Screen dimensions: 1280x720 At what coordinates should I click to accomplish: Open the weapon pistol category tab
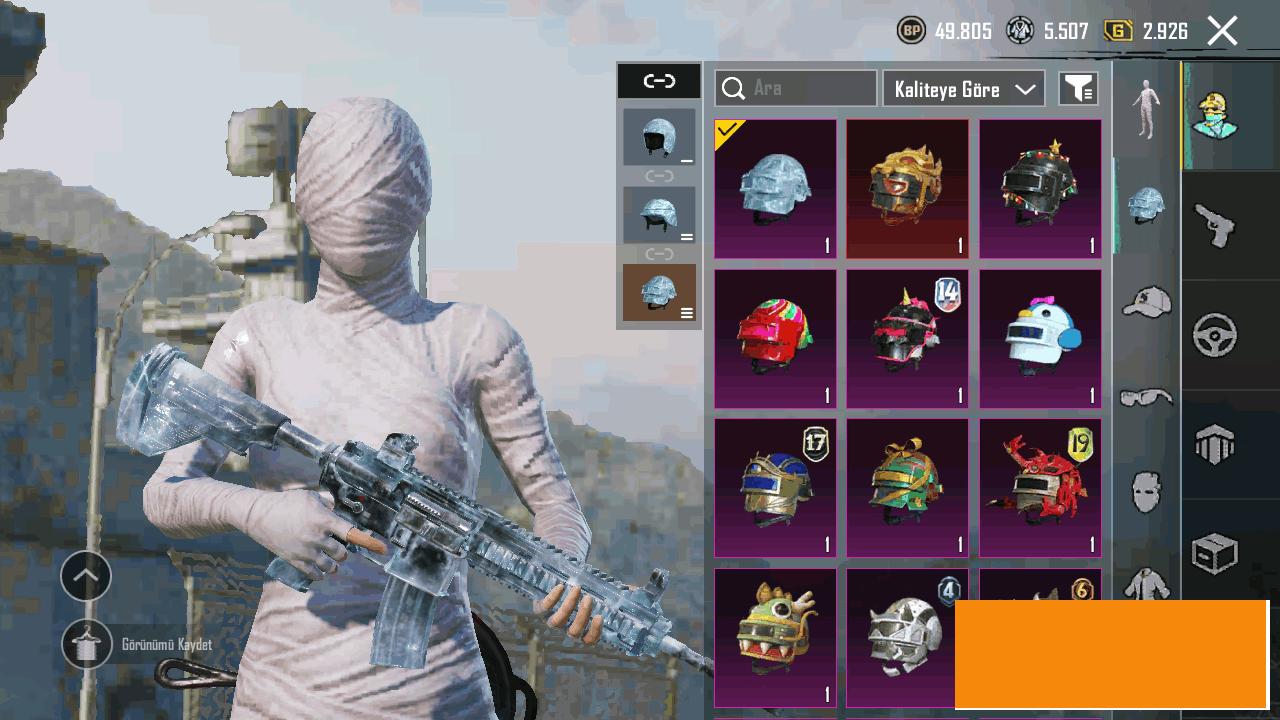point(1215,225)
